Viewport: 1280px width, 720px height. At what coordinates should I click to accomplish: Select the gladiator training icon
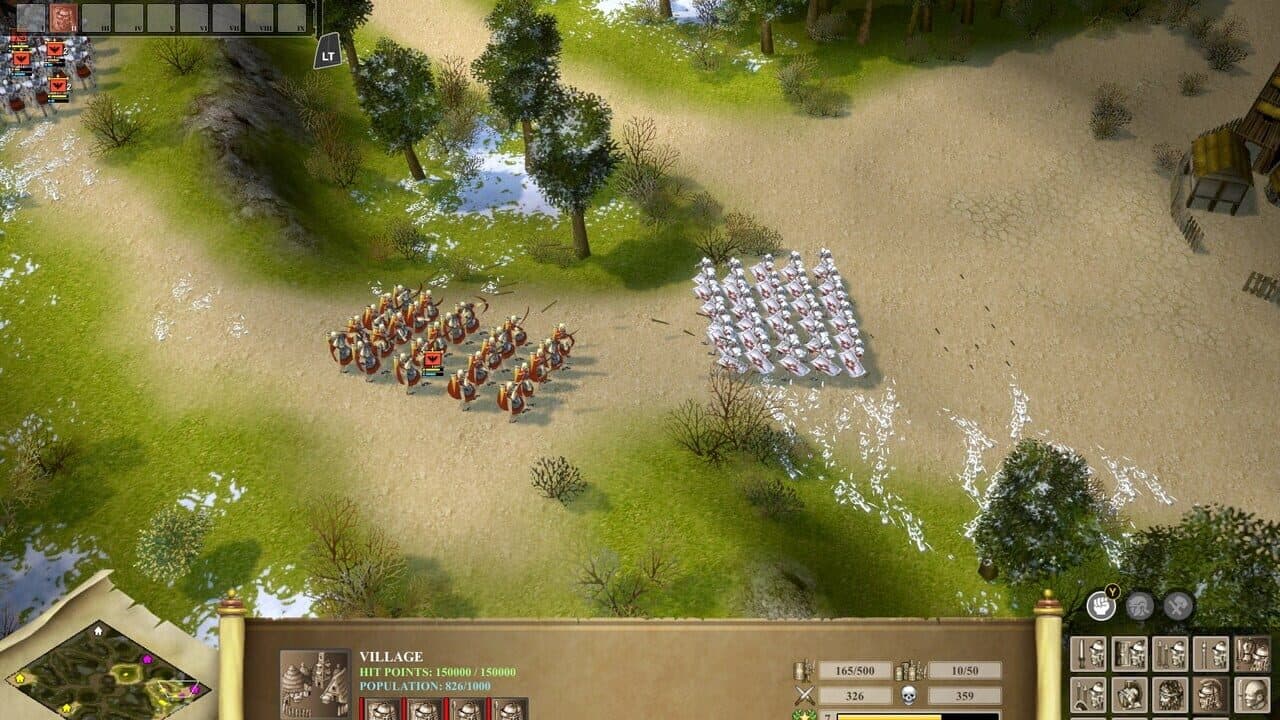point(1170,694)
